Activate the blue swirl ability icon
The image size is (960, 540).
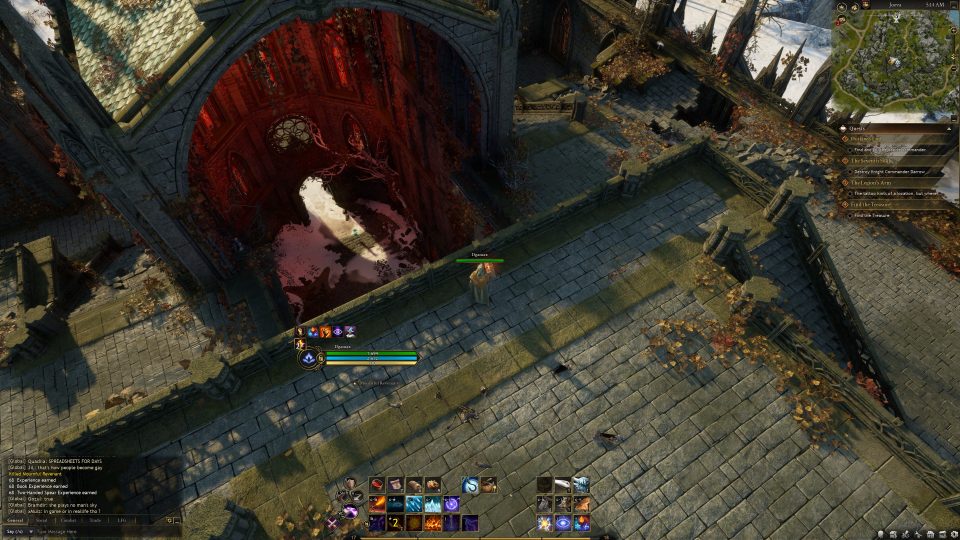[470, 485]
